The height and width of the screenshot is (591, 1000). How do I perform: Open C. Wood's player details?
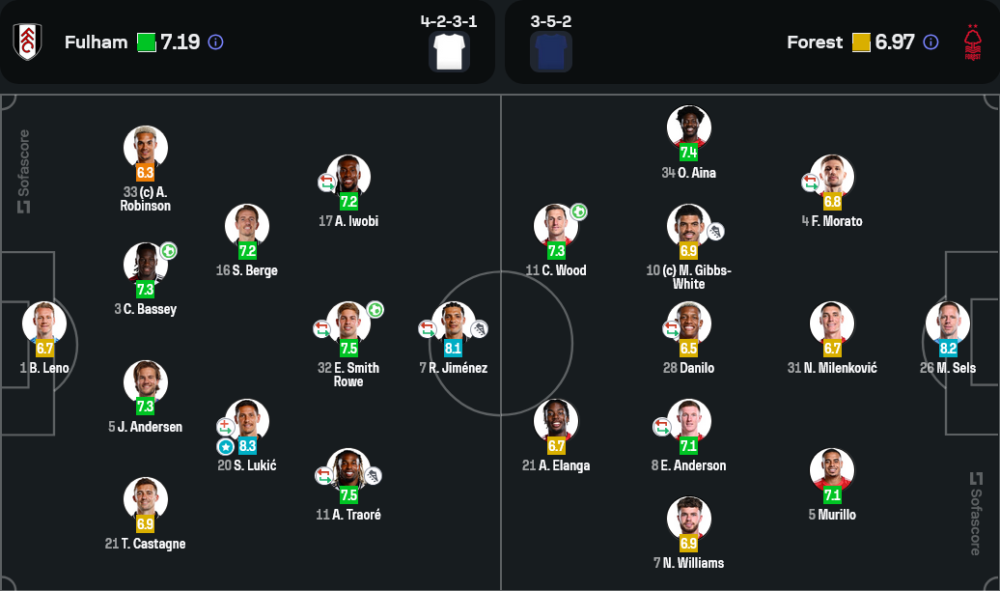556,226
